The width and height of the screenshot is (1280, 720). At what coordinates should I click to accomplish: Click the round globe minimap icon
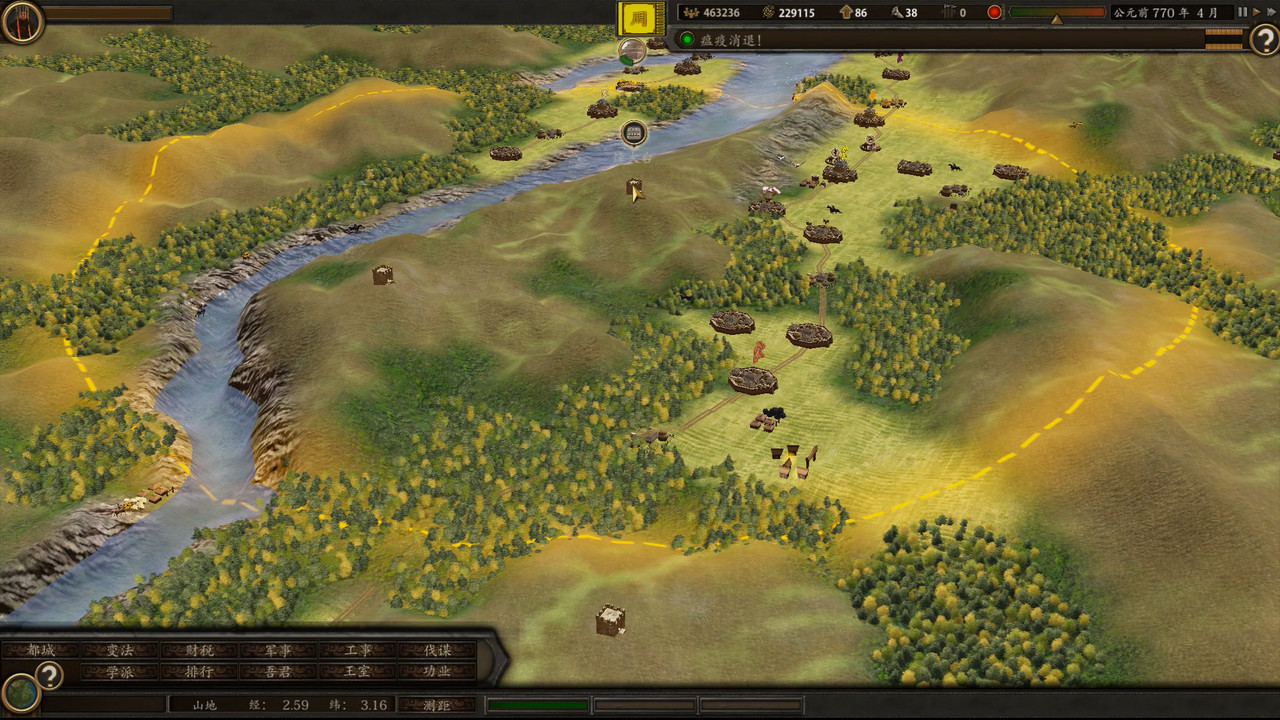pyautogui.click(x=20, y=693)
